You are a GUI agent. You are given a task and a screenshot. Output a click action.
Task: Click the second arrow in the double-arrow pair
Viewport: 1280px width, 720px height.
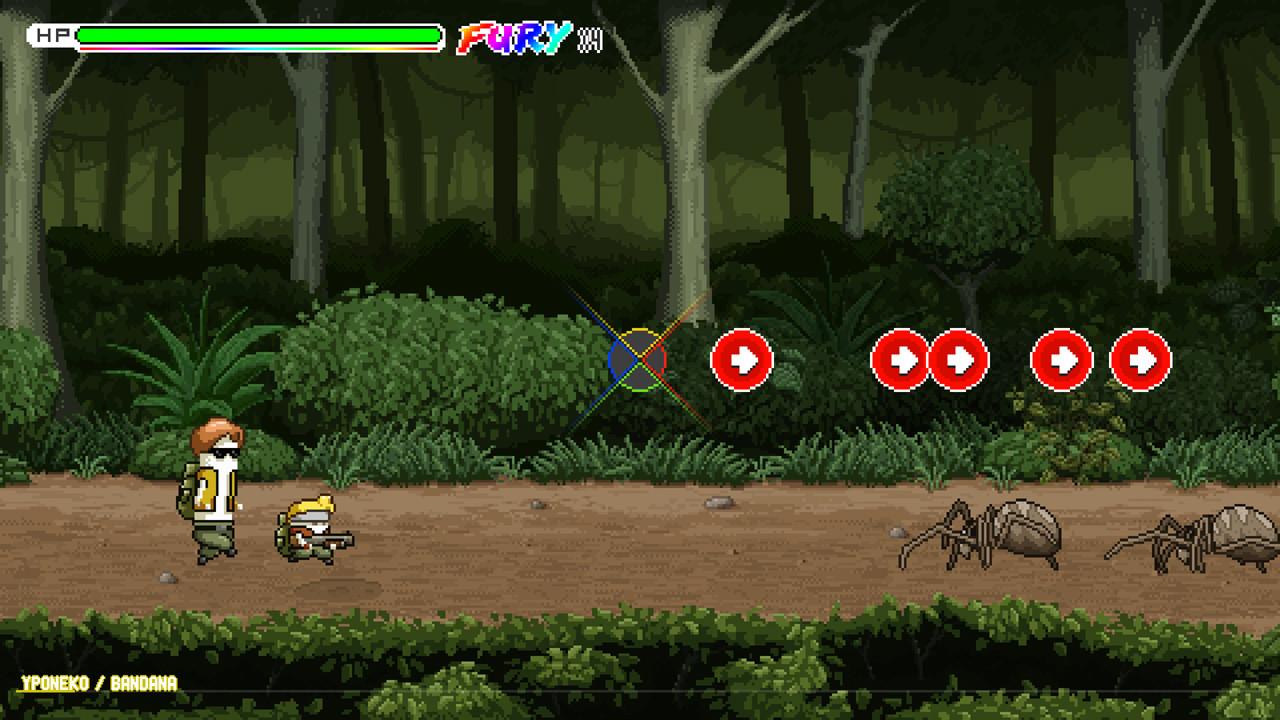tap(958, 360)
